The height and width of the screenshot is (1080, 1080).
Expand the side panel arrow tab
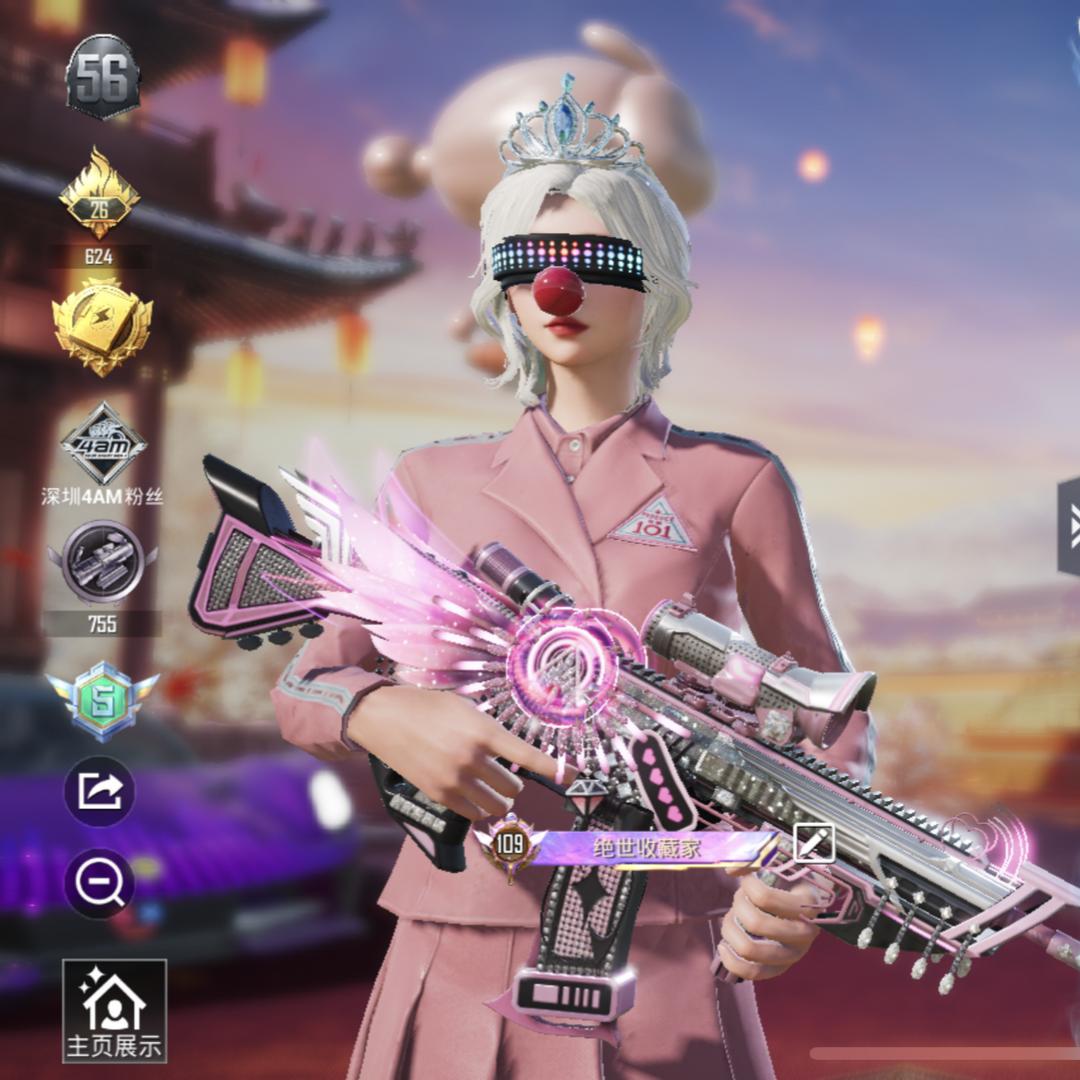tap(1068, 524)
